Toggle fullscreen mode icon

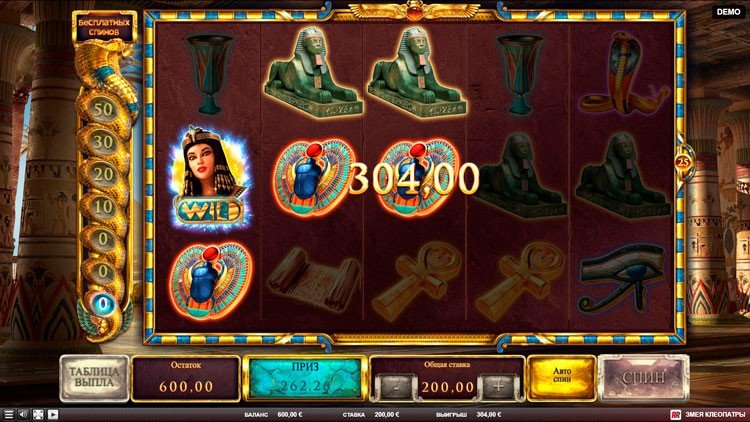point(38,414)
